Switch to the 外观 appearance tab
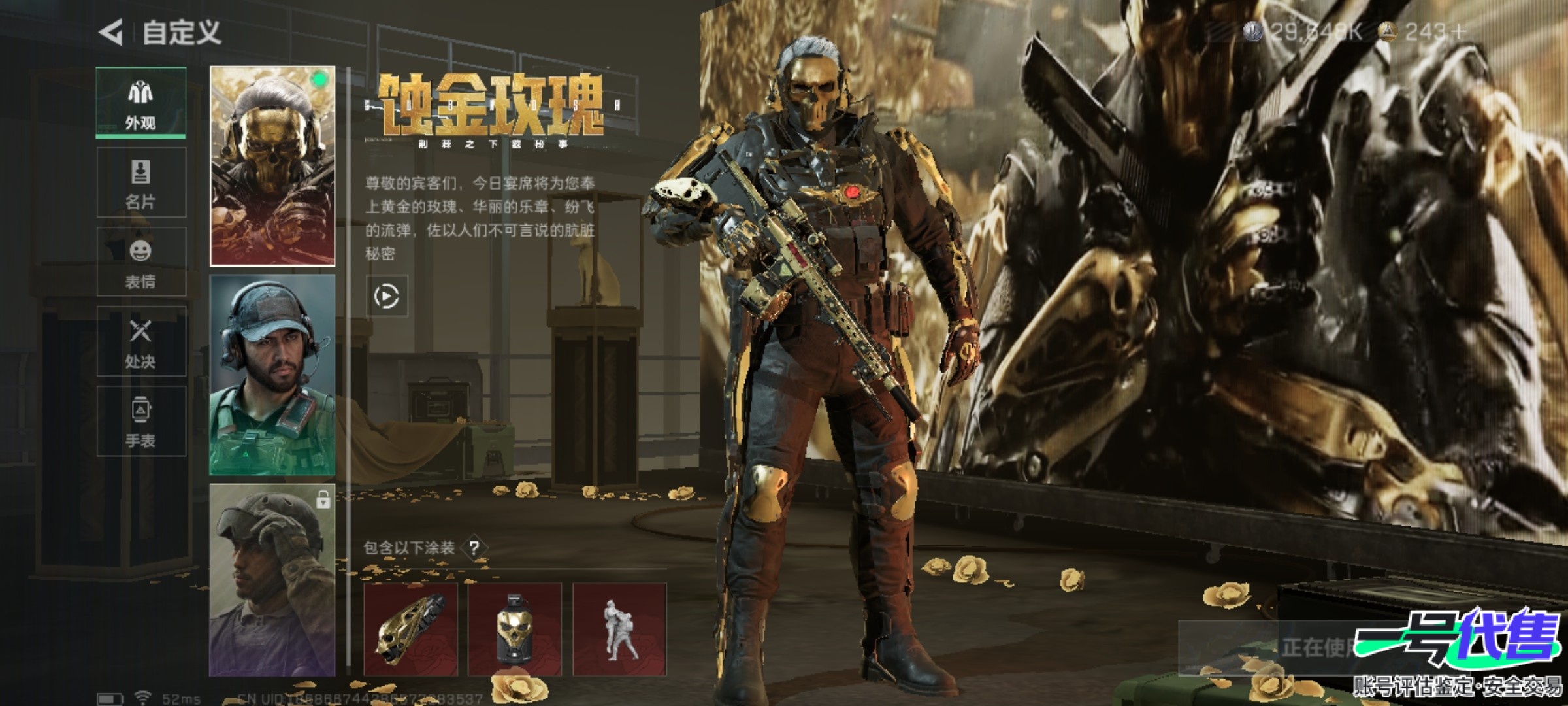Screen dimensions: 1568x706 tap(141, 103)
